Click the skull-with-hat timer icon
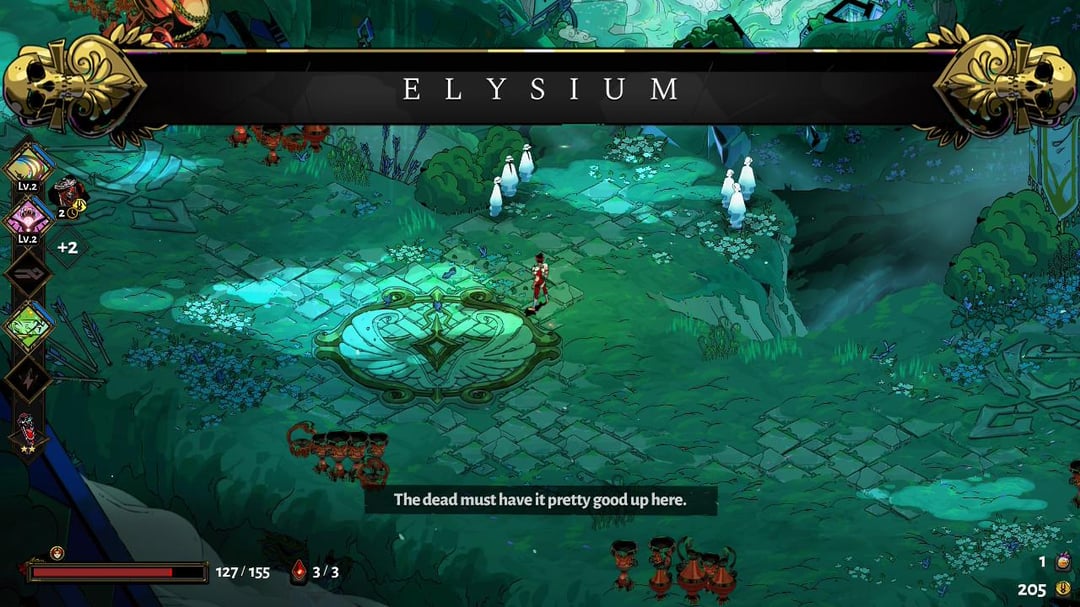Screen dimensions: 1080x607 [x=66, y=192]
